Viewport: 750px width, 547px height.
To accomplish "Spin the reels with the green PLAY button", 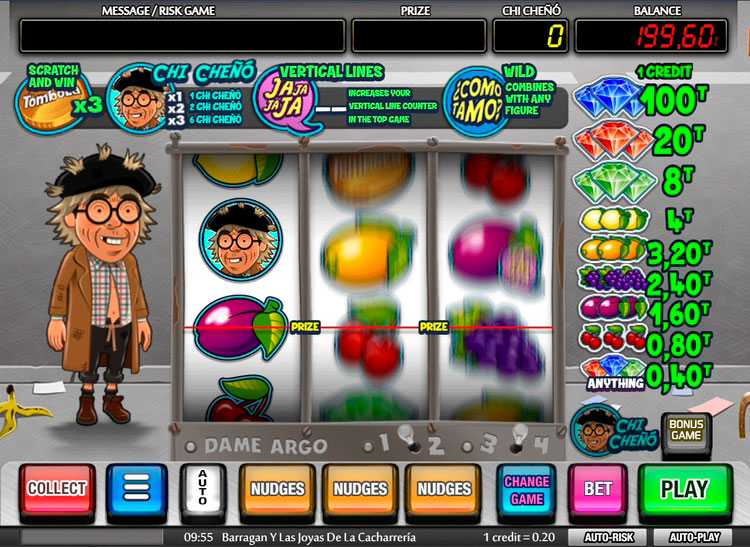I will point(685,490).
